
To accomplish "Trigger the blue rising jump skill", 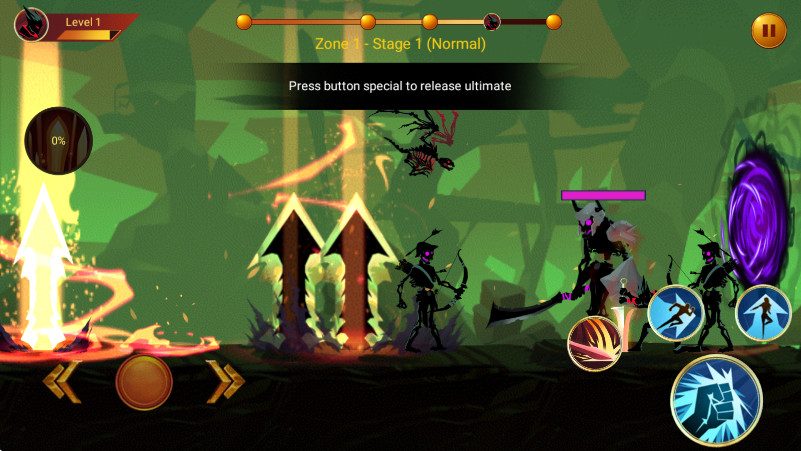I will 763,312.
